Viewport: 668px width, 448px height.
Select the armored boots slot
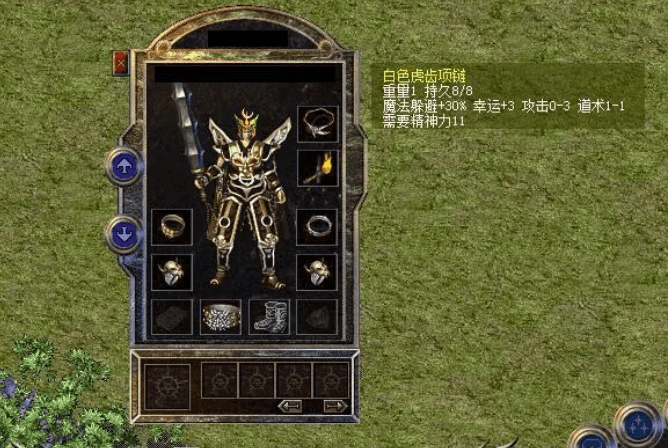[x=269, y=317]
